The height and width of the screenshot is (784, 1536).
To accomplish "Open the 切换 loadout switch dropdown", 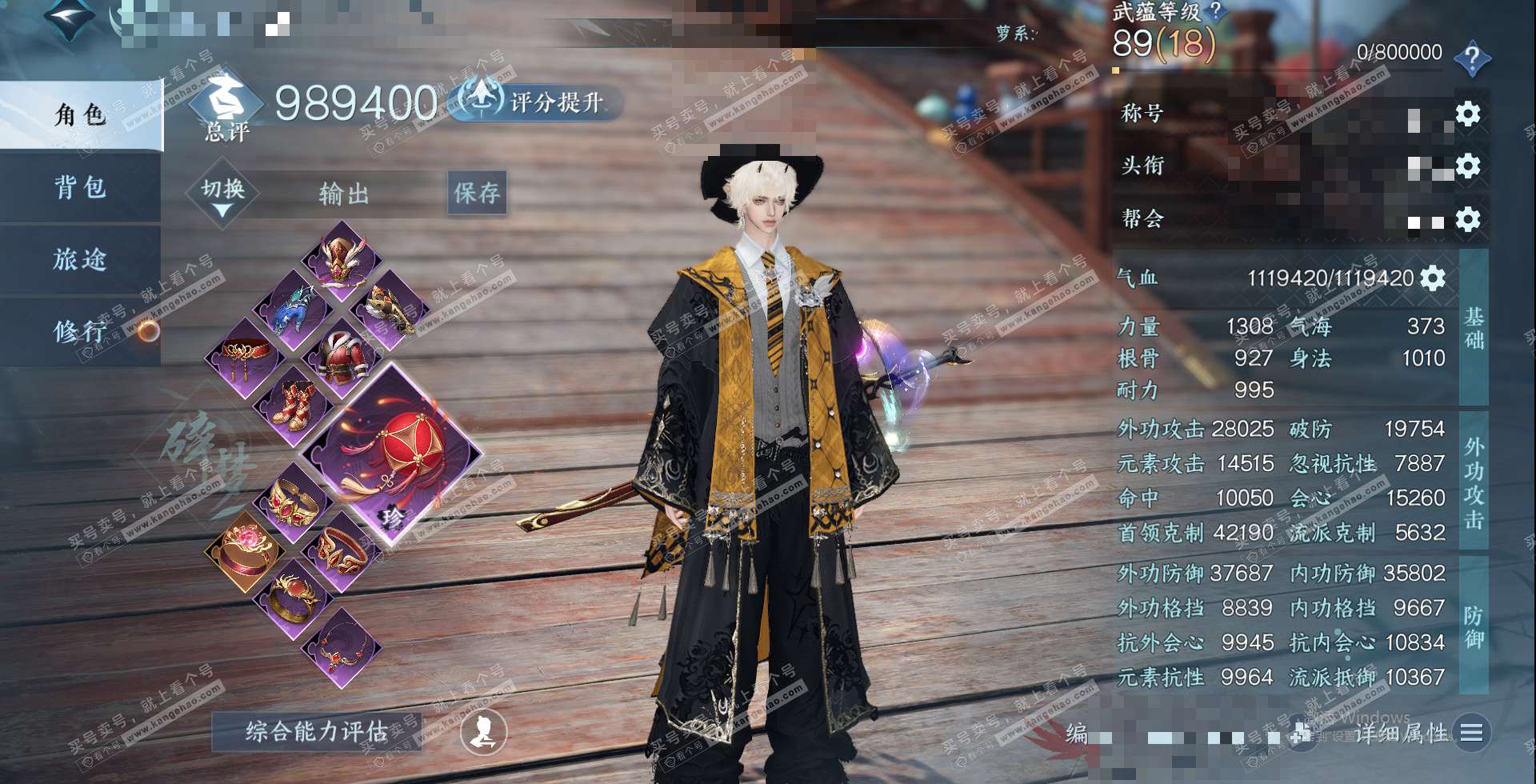I will pyautogui.click(x=222, y=194).
